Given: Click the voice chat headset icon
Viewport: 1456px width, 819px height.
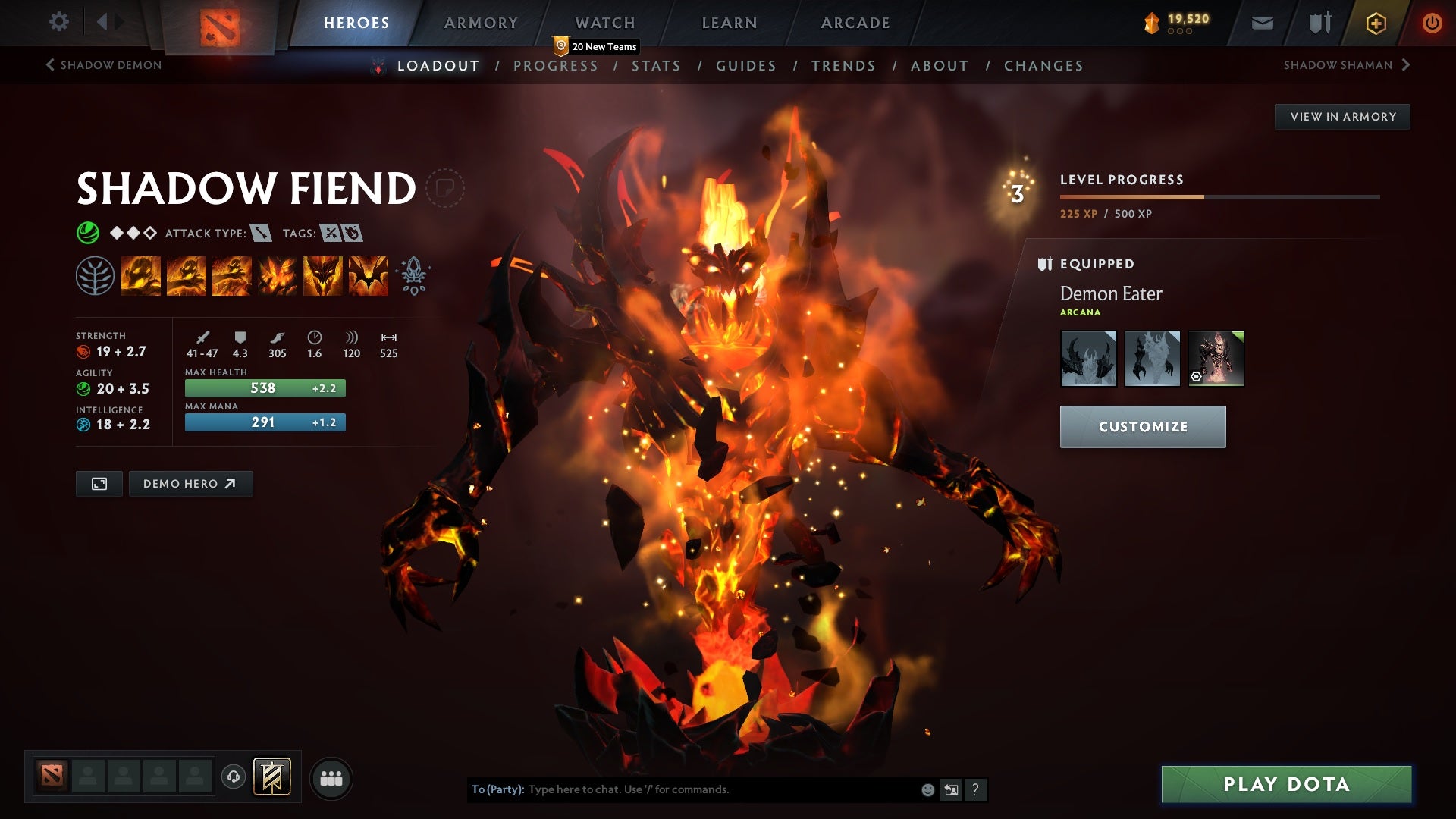Looking at the screenshot, I should pos(233,777).
